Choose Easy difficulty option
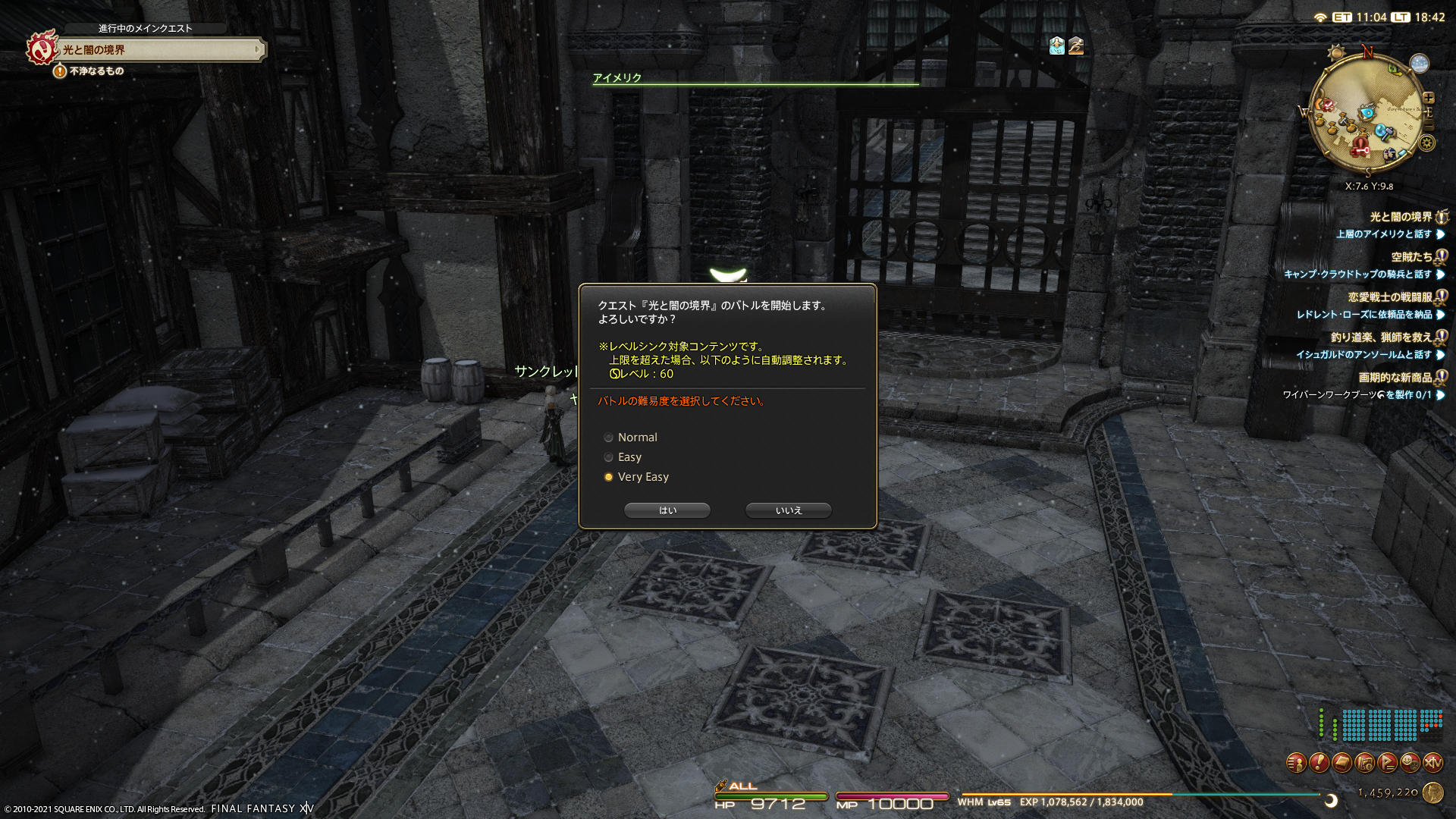Image resolution: width=1456 pixels, height=819 pixels. pyautogui.click(x=608, y=457)
